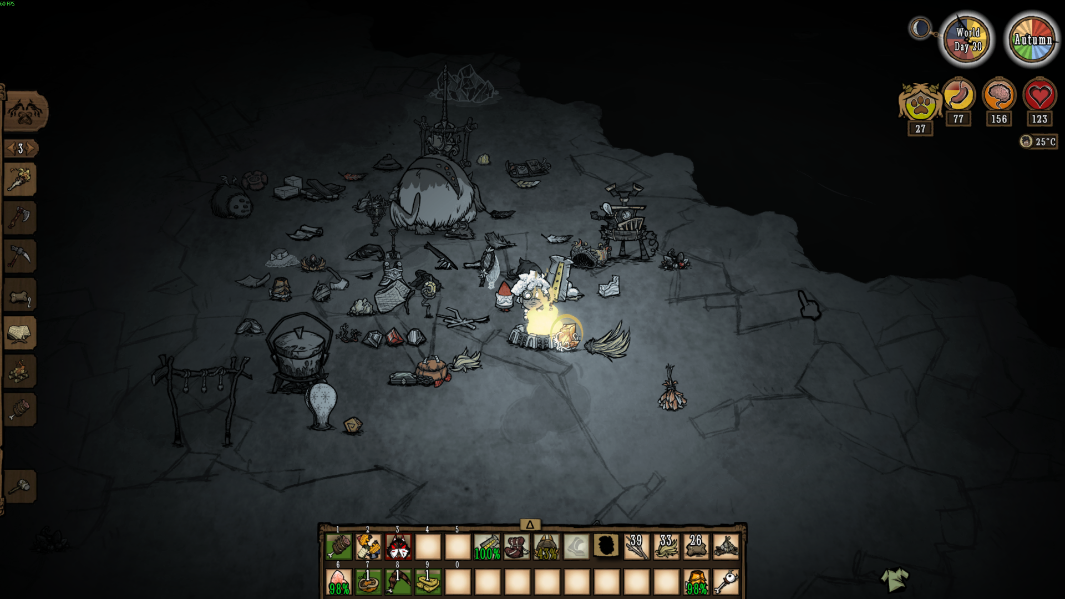Select the tool showing 100% durability
1065x599 pixels.
pos(487,547)
